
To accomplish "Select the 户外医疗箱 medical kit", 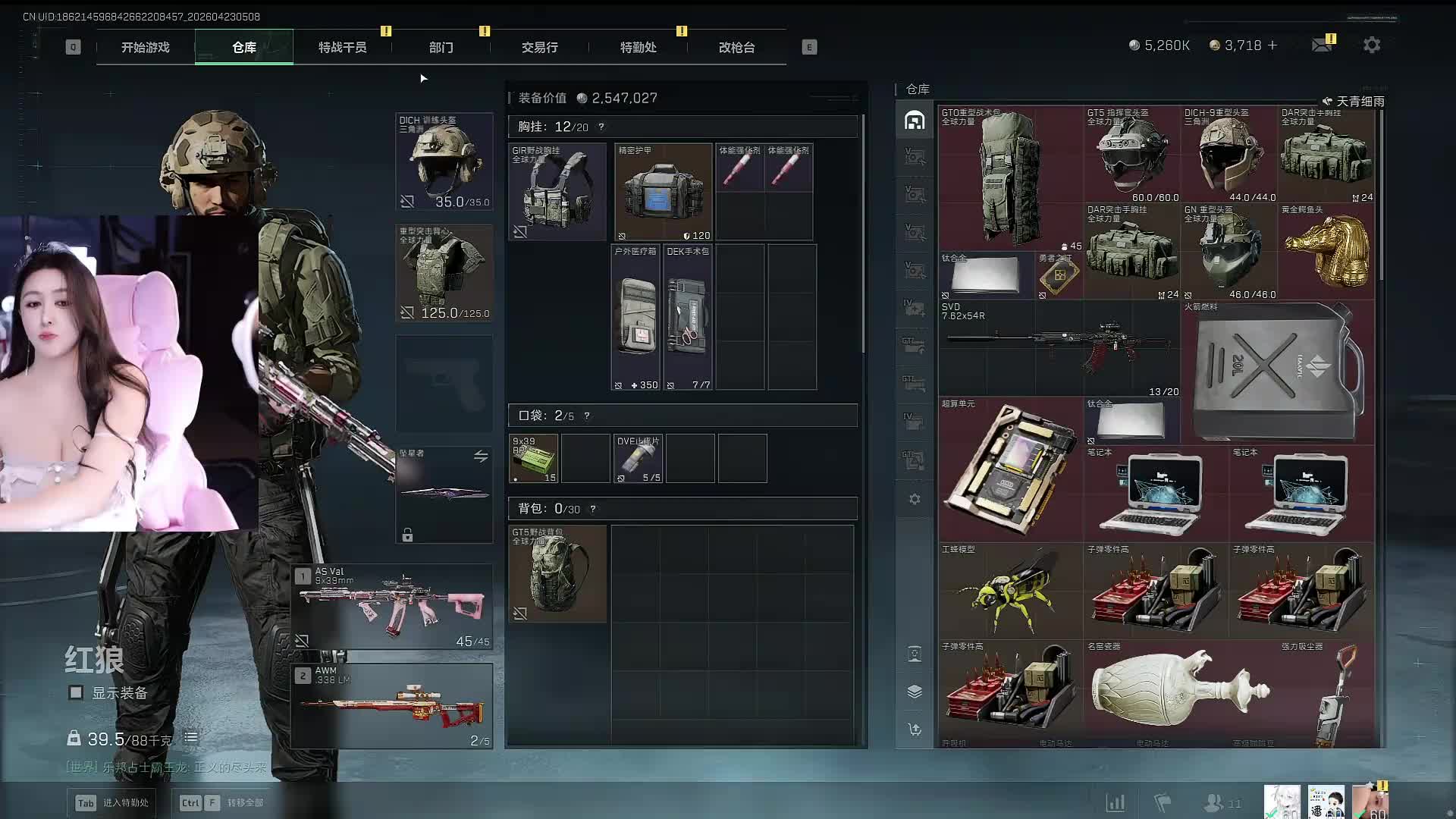I will 635,317.
